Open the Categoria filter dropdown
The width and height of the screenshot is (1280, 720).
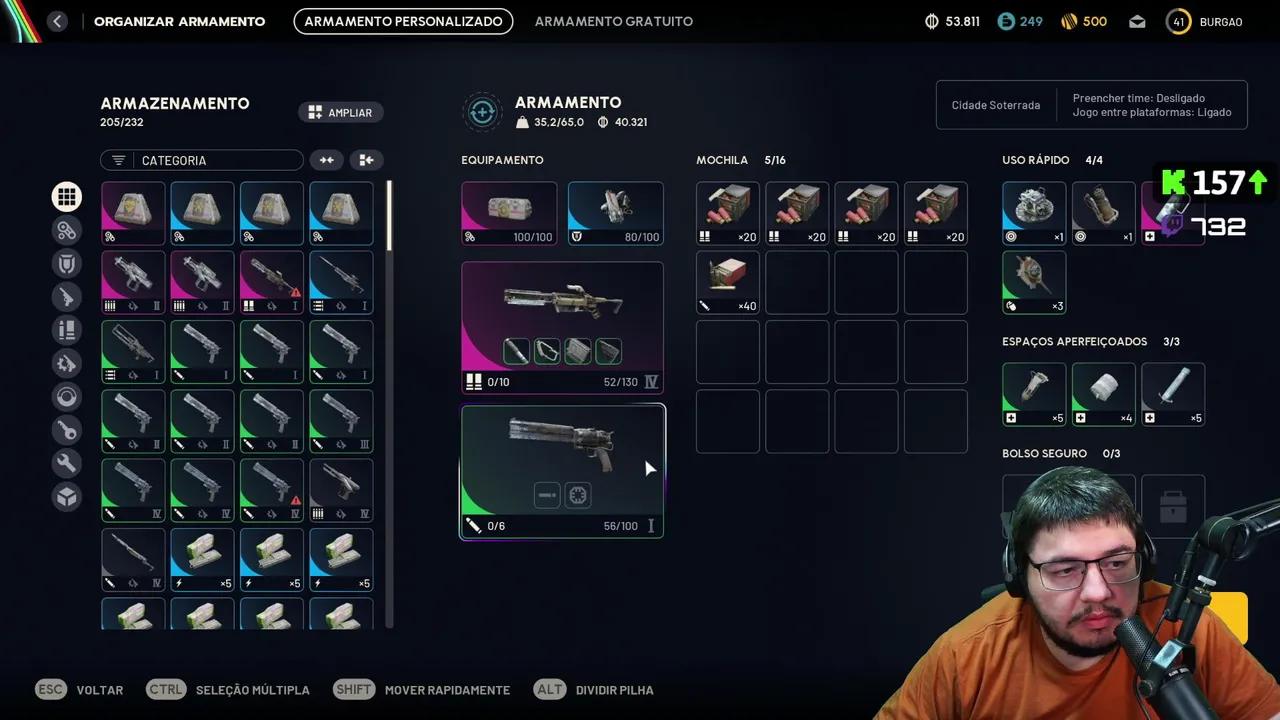[x=200, y=160]
